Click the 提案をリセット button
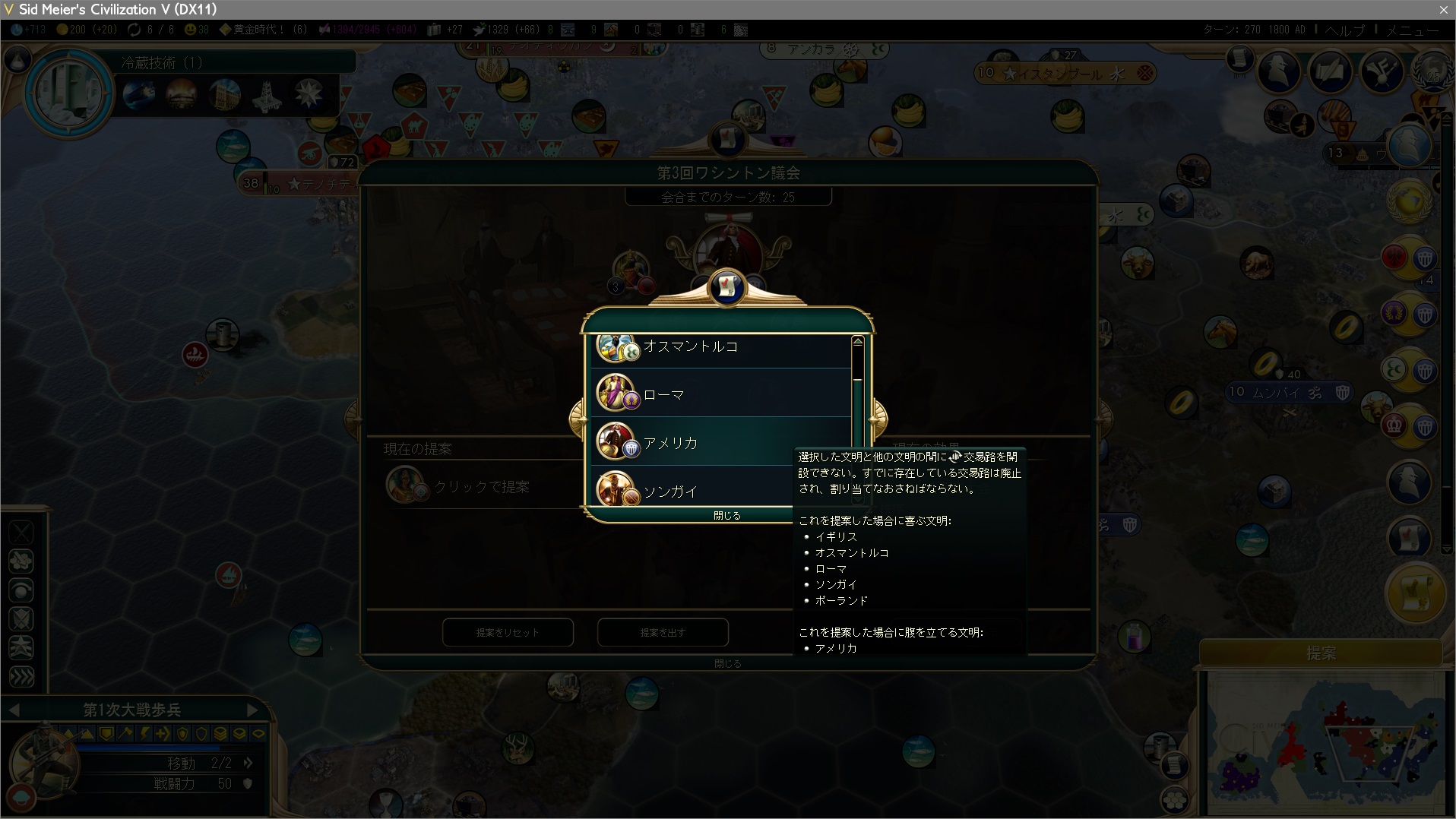The width and height of the screenshot is (1456, 819). (x=508, y=632)
